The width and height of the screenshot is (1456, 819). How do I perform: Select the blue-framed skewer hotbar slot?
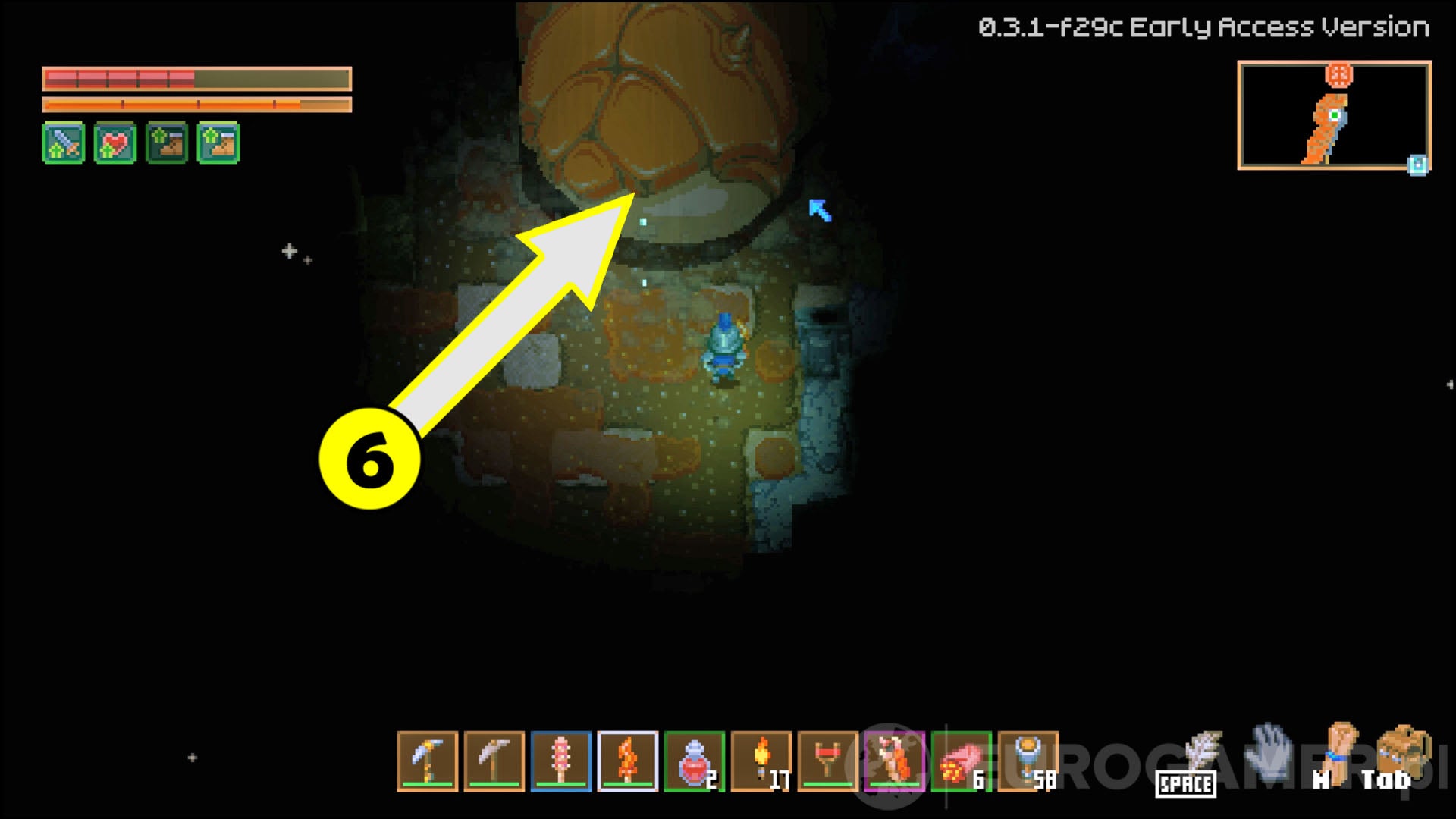click(561, 760)
